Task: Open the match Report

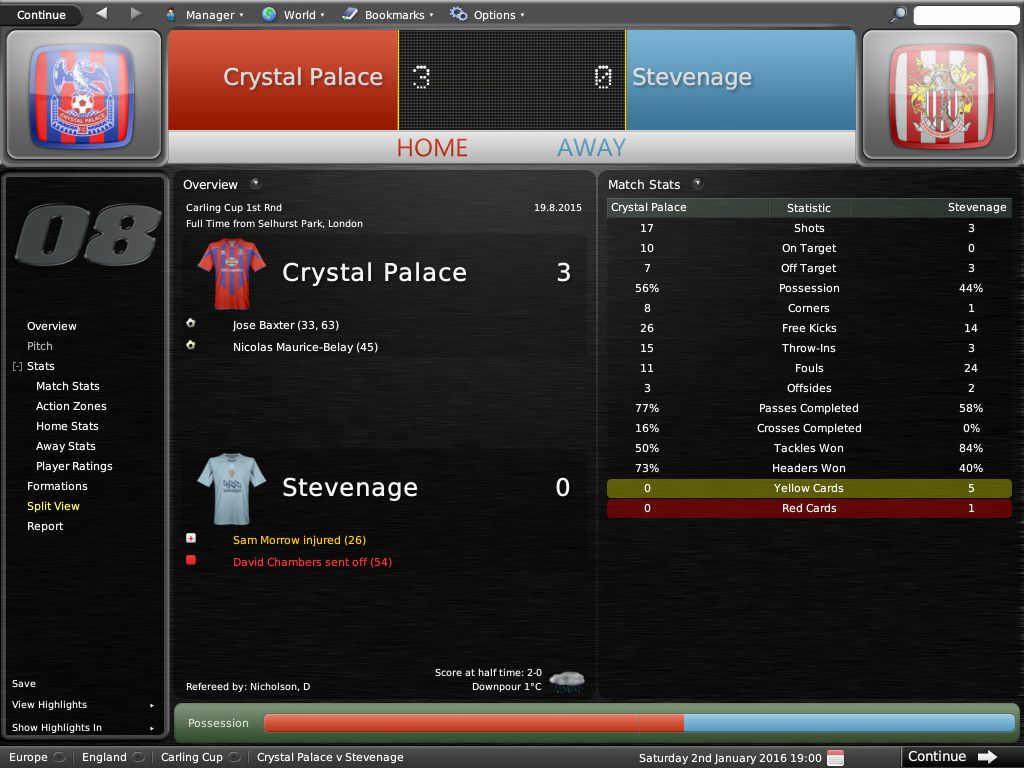Action: click(x=45, y=526)
